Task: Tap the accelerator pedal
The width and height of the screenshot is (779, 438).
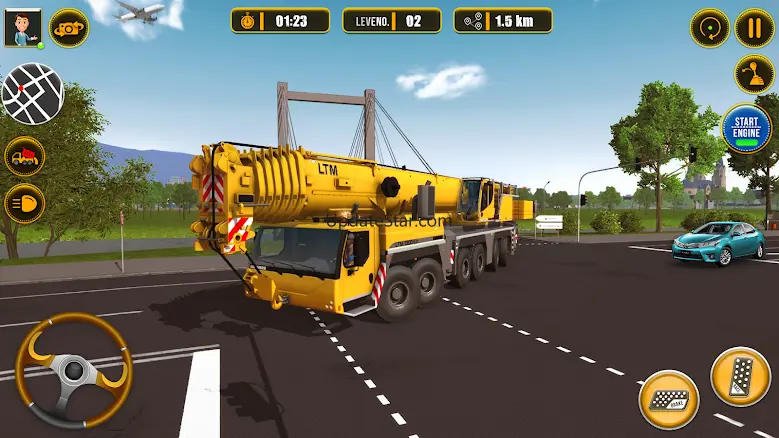Action: coord(740,376)
